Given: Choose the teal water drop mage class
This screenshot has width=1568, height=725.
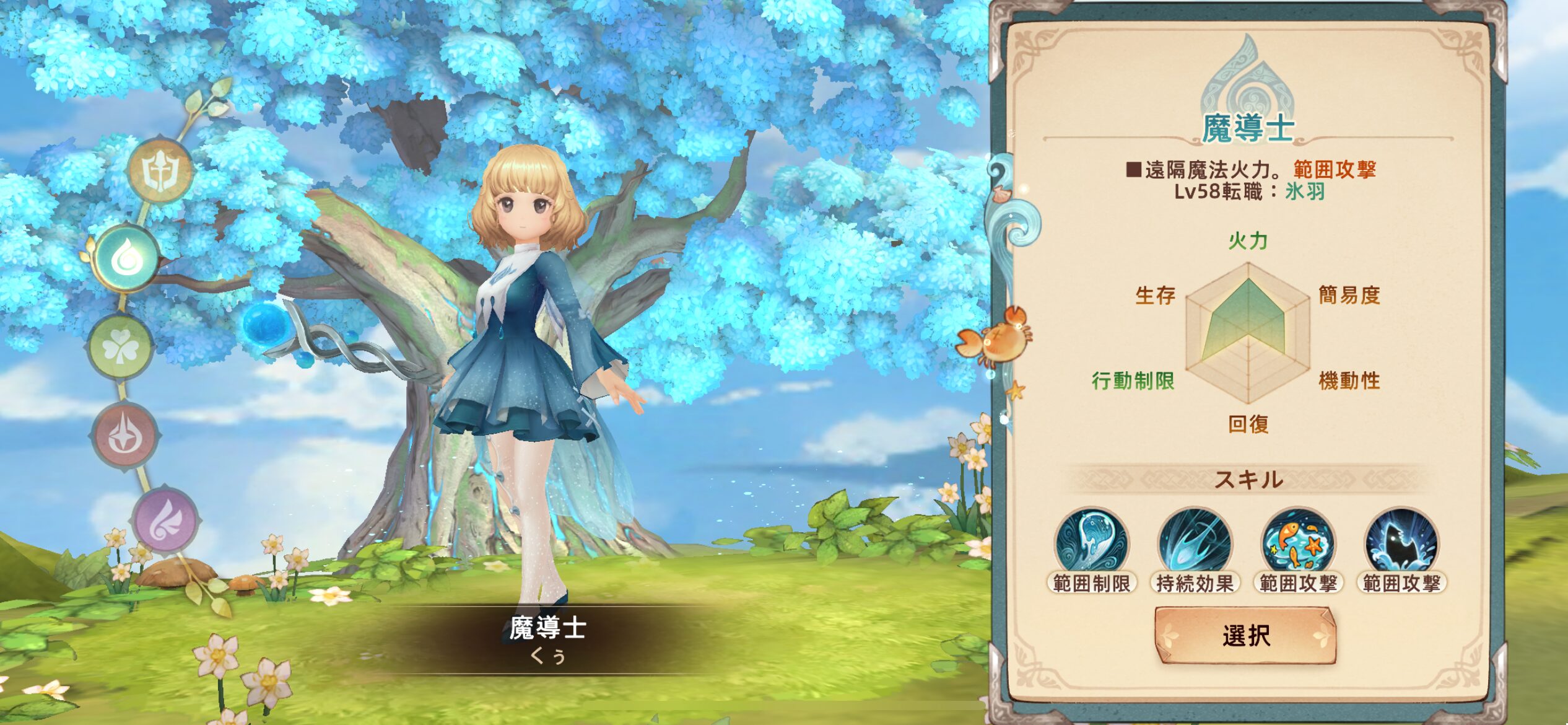Looking at the screenshot, I should 126,258.
